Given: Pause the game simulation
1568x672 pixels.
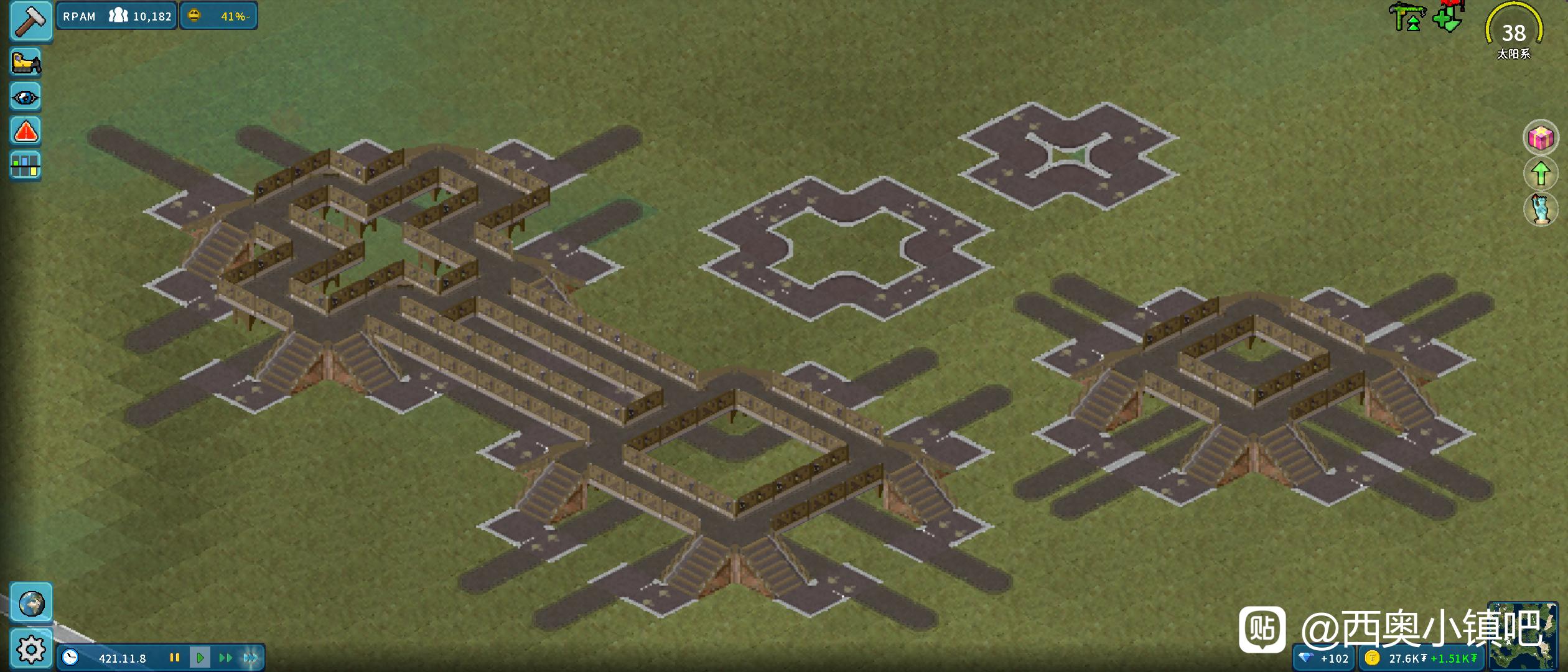Looking at the screenshot, I should click(175, 658).
